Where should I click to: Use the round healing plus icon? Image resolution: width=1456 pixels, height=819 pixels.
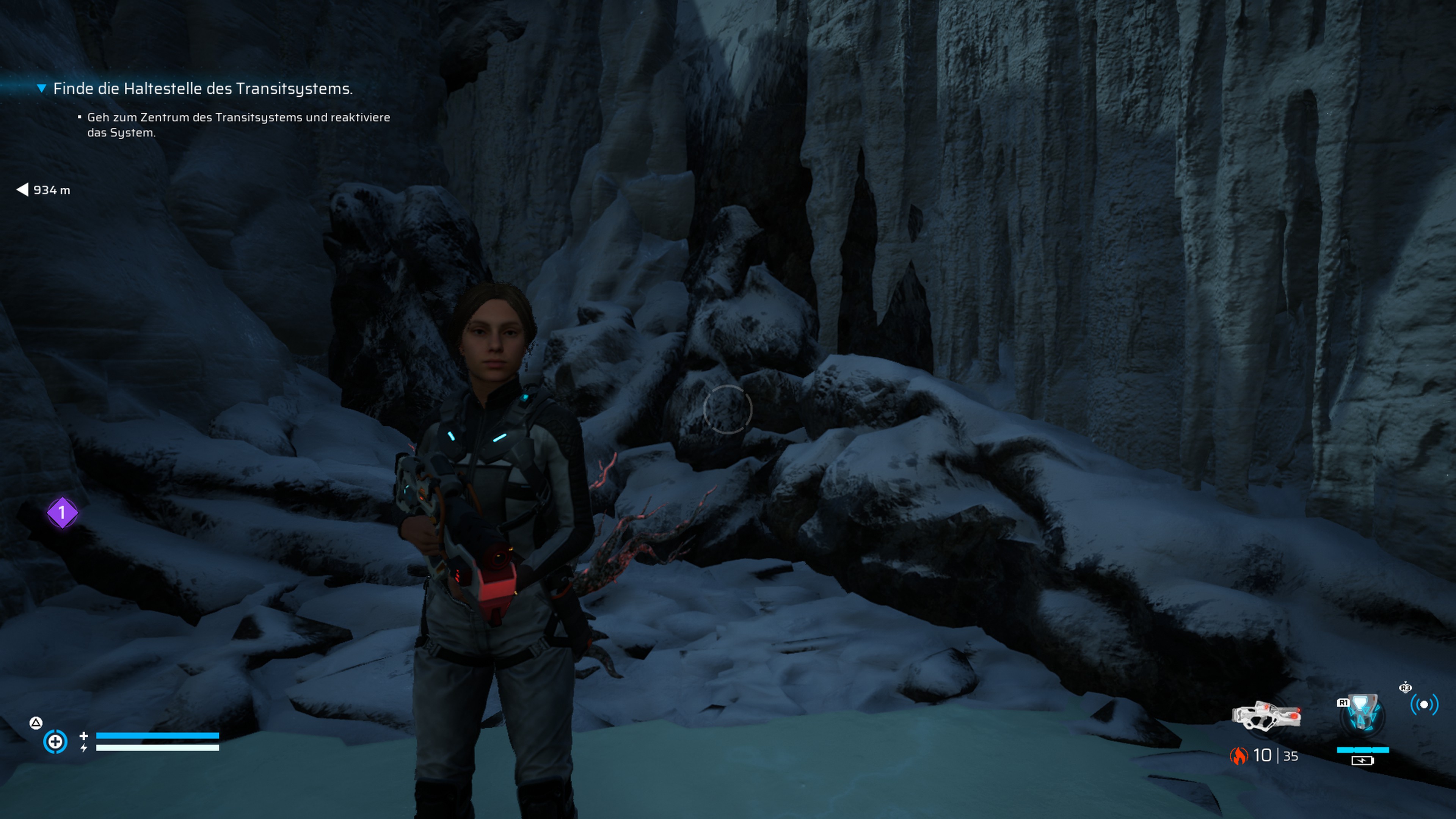[x=55, y=742]
